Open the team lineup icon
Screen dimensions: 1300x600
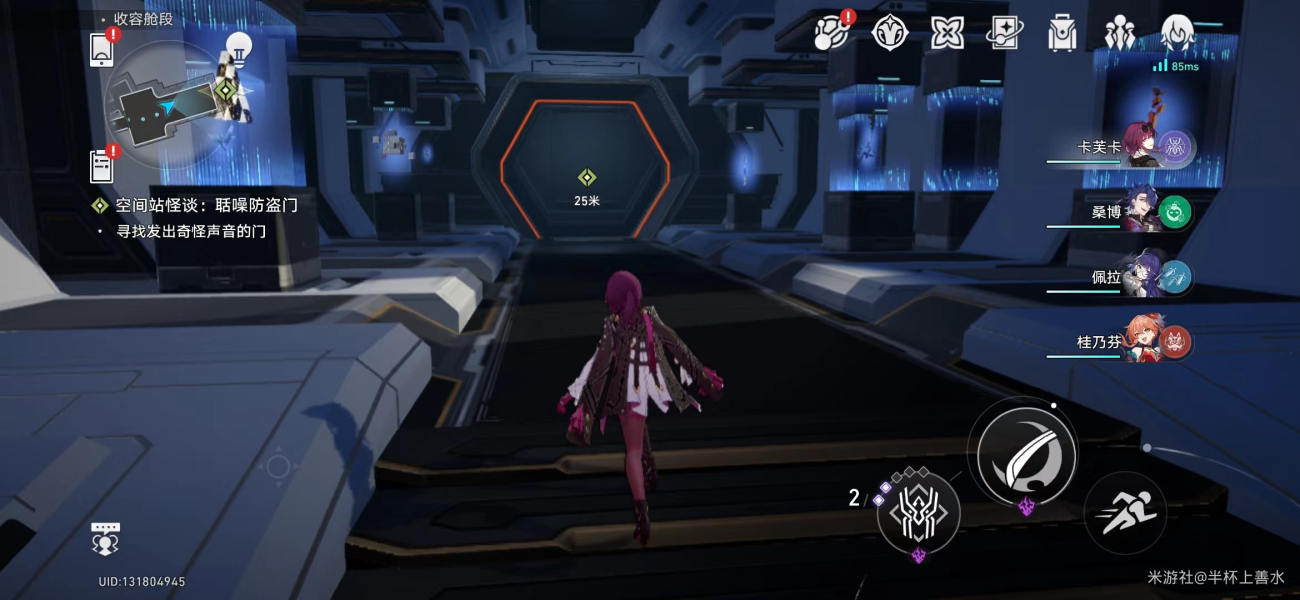1117,33
